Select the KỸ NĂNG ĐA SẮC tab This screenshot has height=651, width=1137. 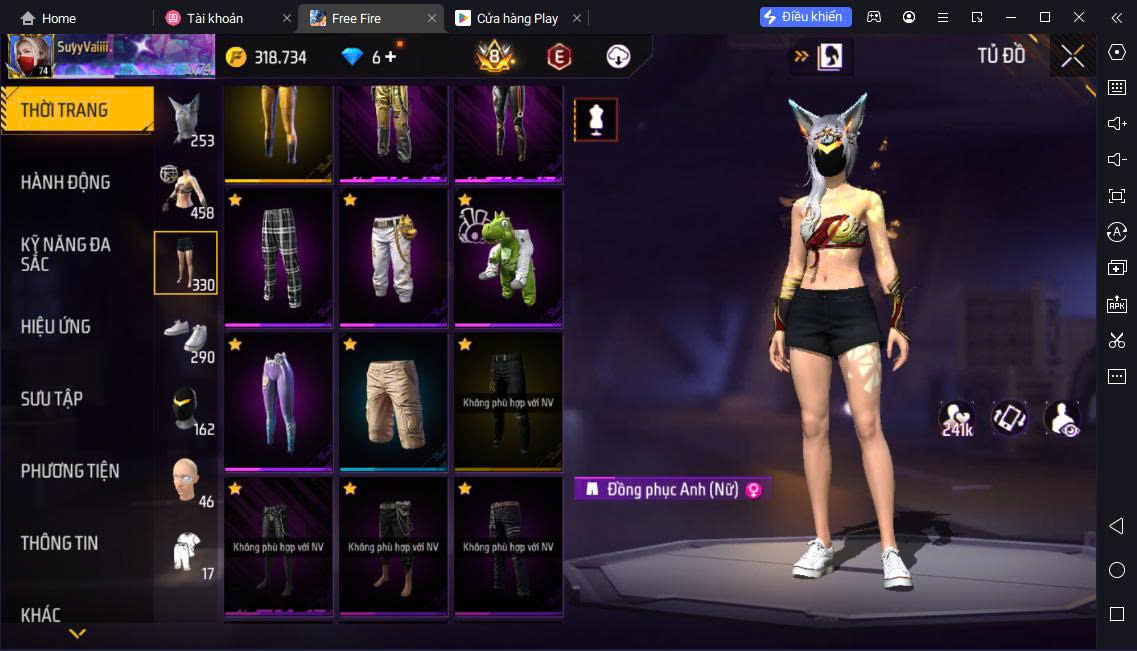pos(66,254)
